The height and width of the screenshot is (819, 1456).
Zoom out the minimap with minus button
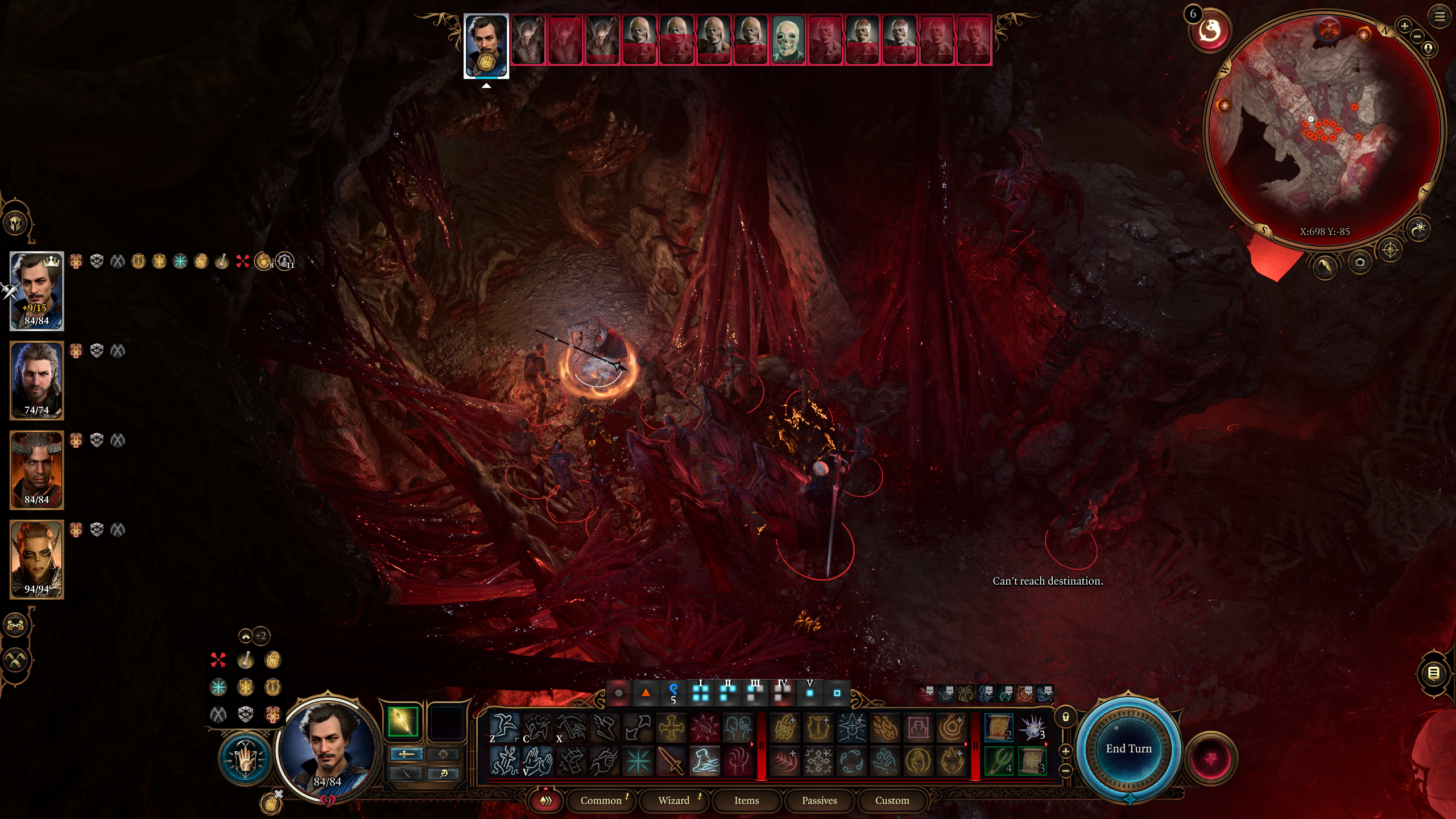(x=1417, y=36)
